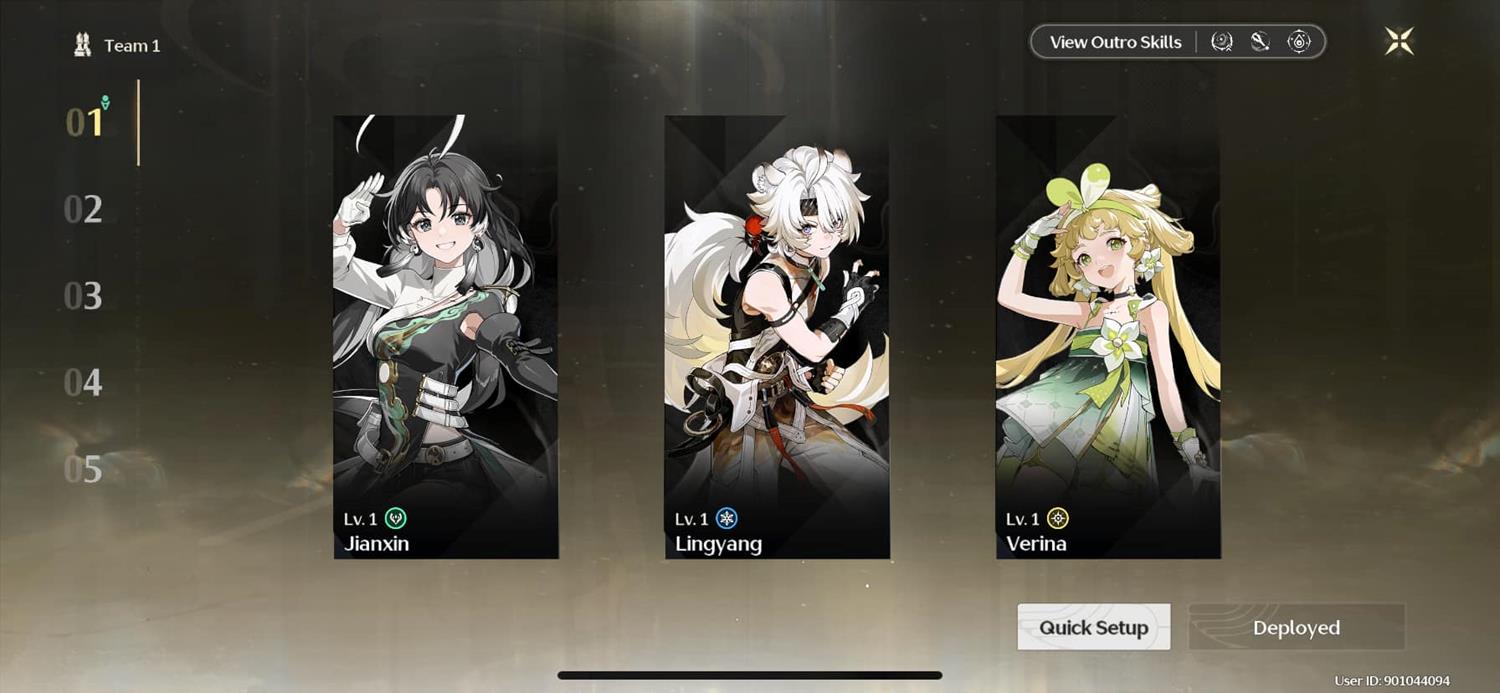Open team slot 05

(x=84, y=468)
